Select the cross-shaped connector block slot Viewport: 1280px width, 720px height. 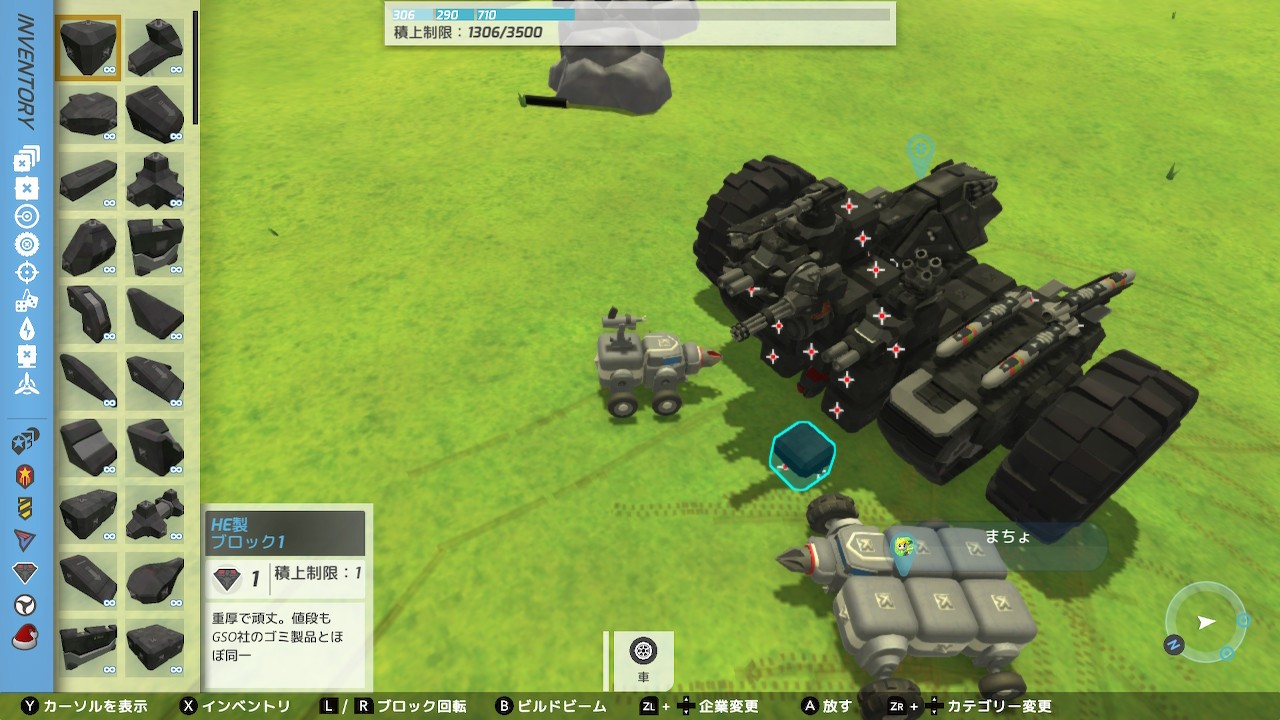pyautogui.click(x=156, y=179)
